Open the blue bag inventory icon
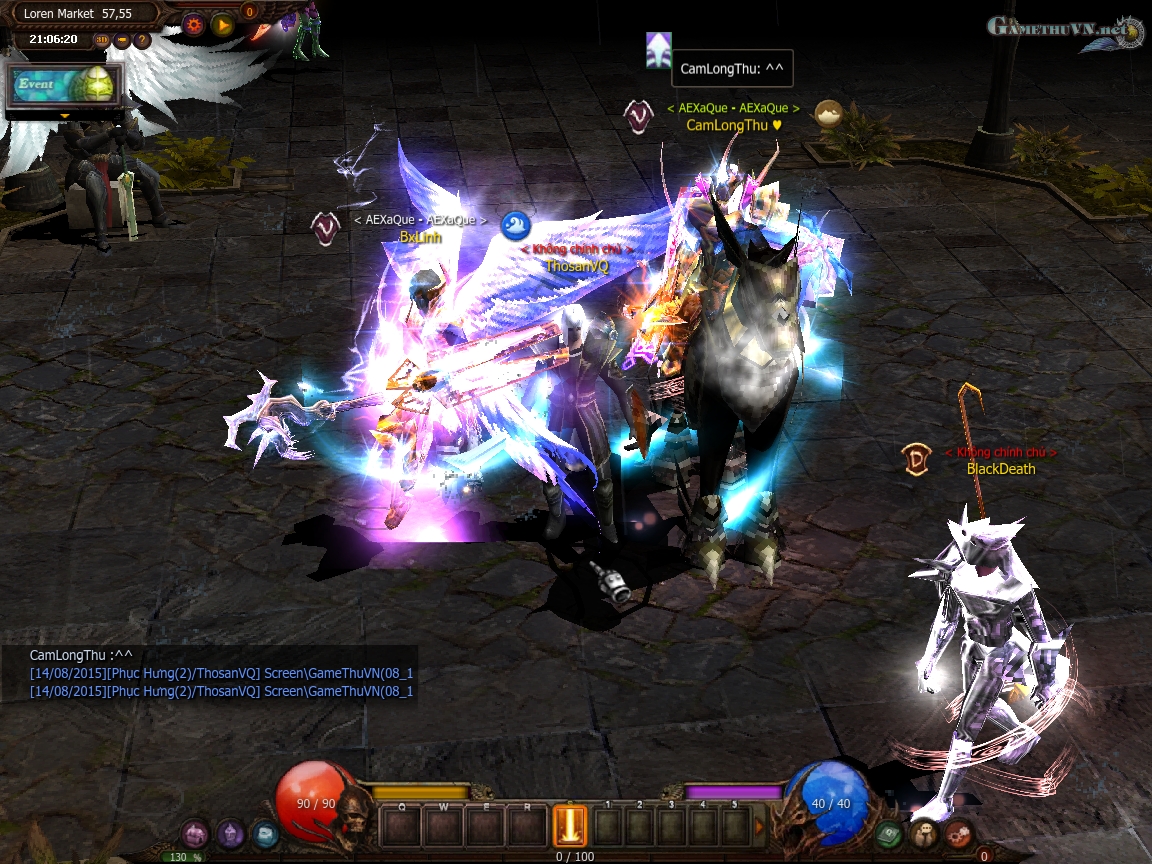 pyautogui.click(x=265, y=832)
